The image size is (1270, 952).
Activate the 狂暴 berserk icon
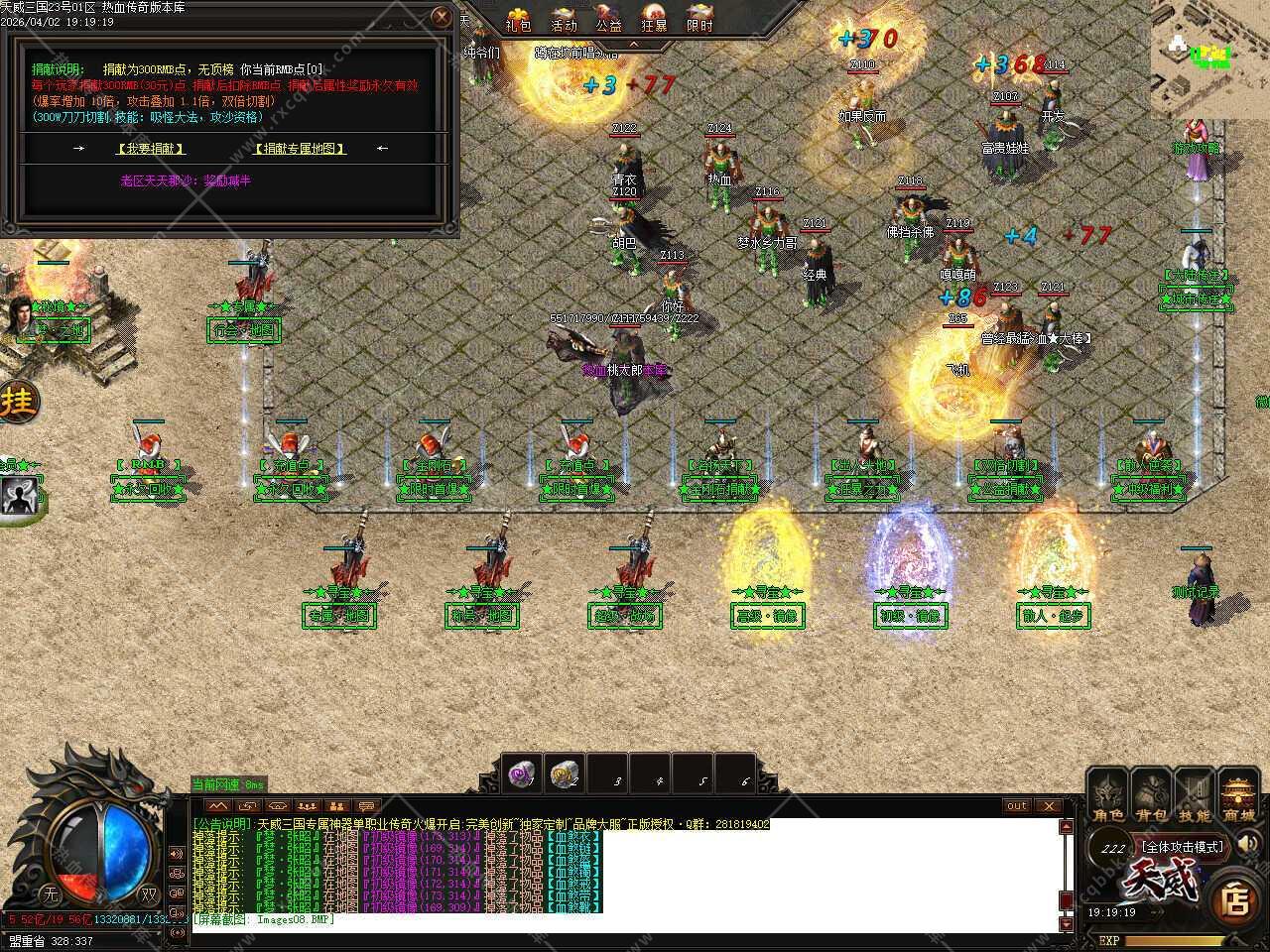[x=654, y=19]
